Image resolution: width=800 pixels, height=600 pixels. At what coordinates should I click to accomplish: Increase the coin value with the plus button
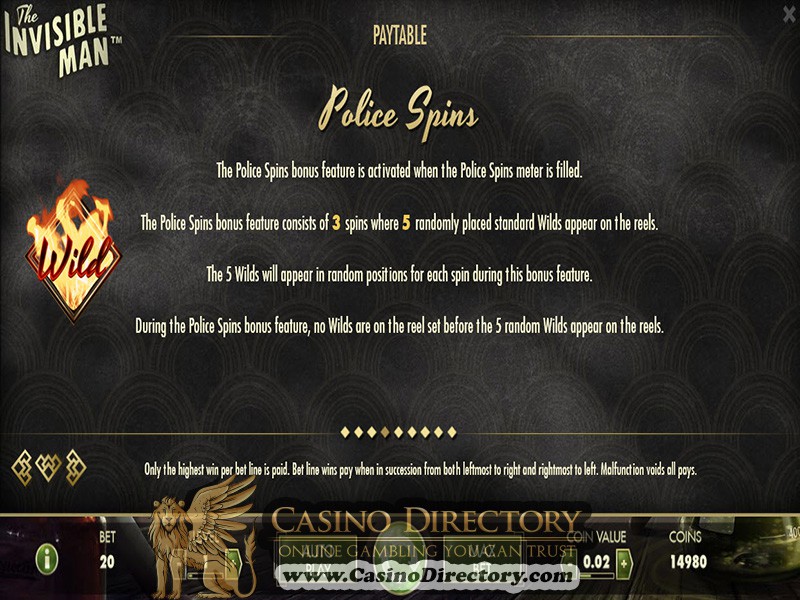pyautogui.click(x=626, y=562)
